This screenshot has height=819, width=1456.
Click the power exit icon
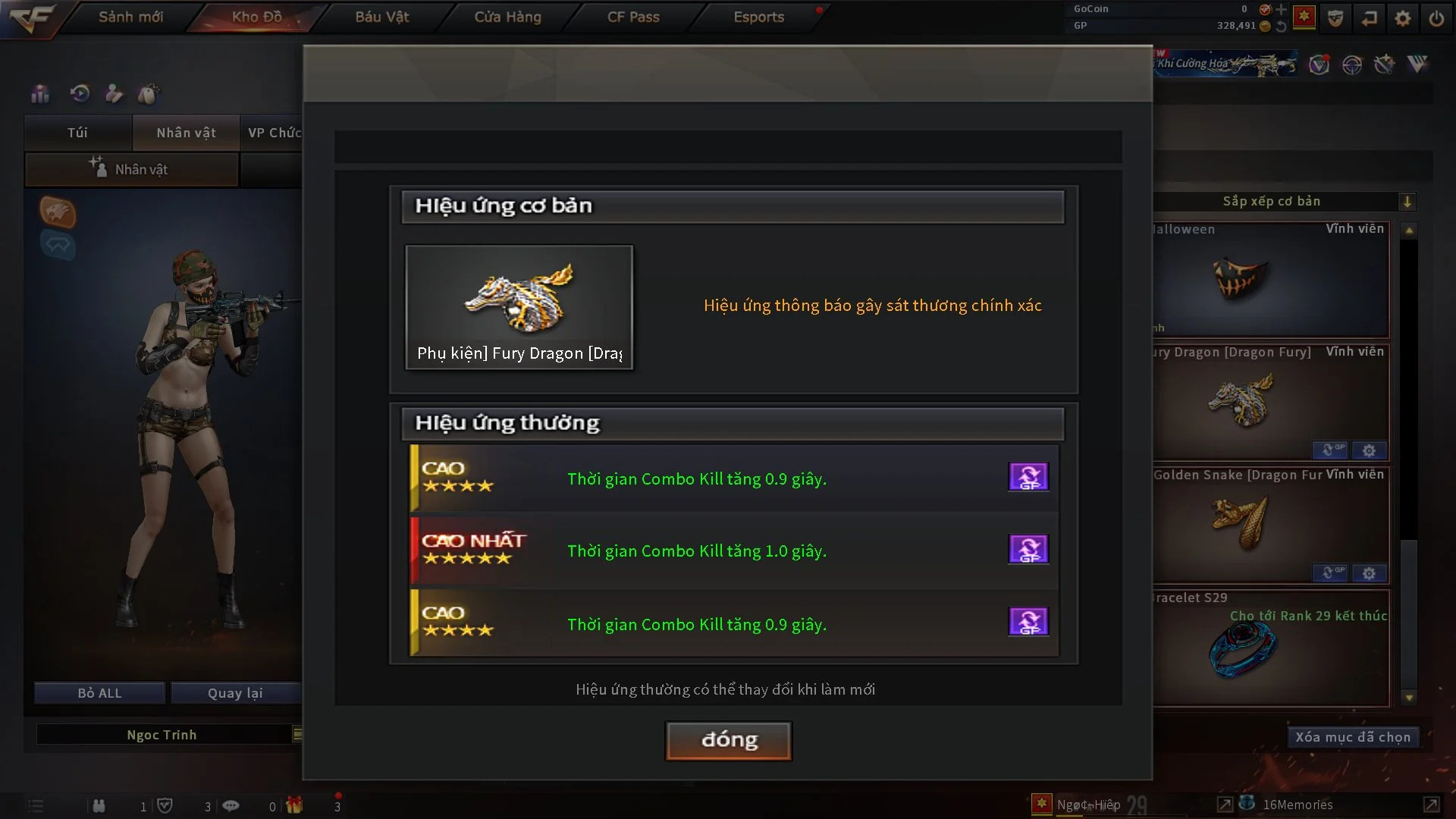(1436, 18)
